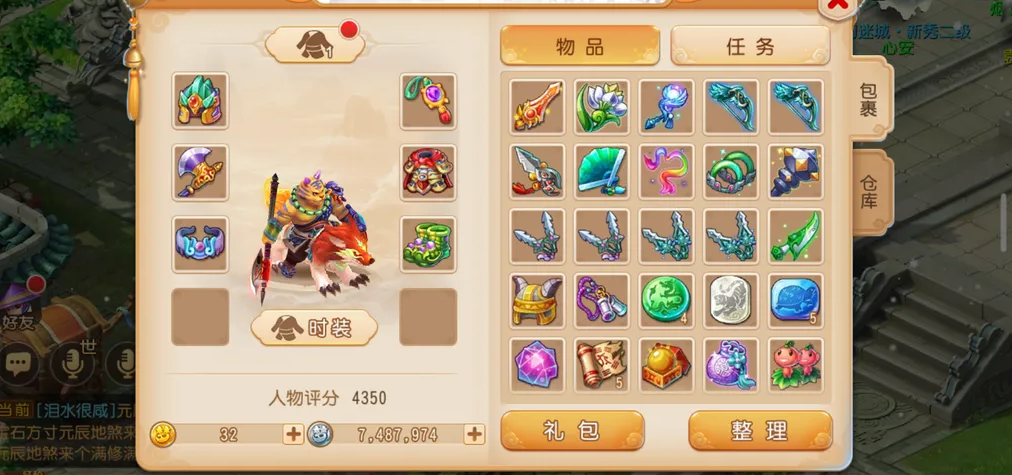
Task: Choose the equipped green boots slot
Action: point(428,245)
